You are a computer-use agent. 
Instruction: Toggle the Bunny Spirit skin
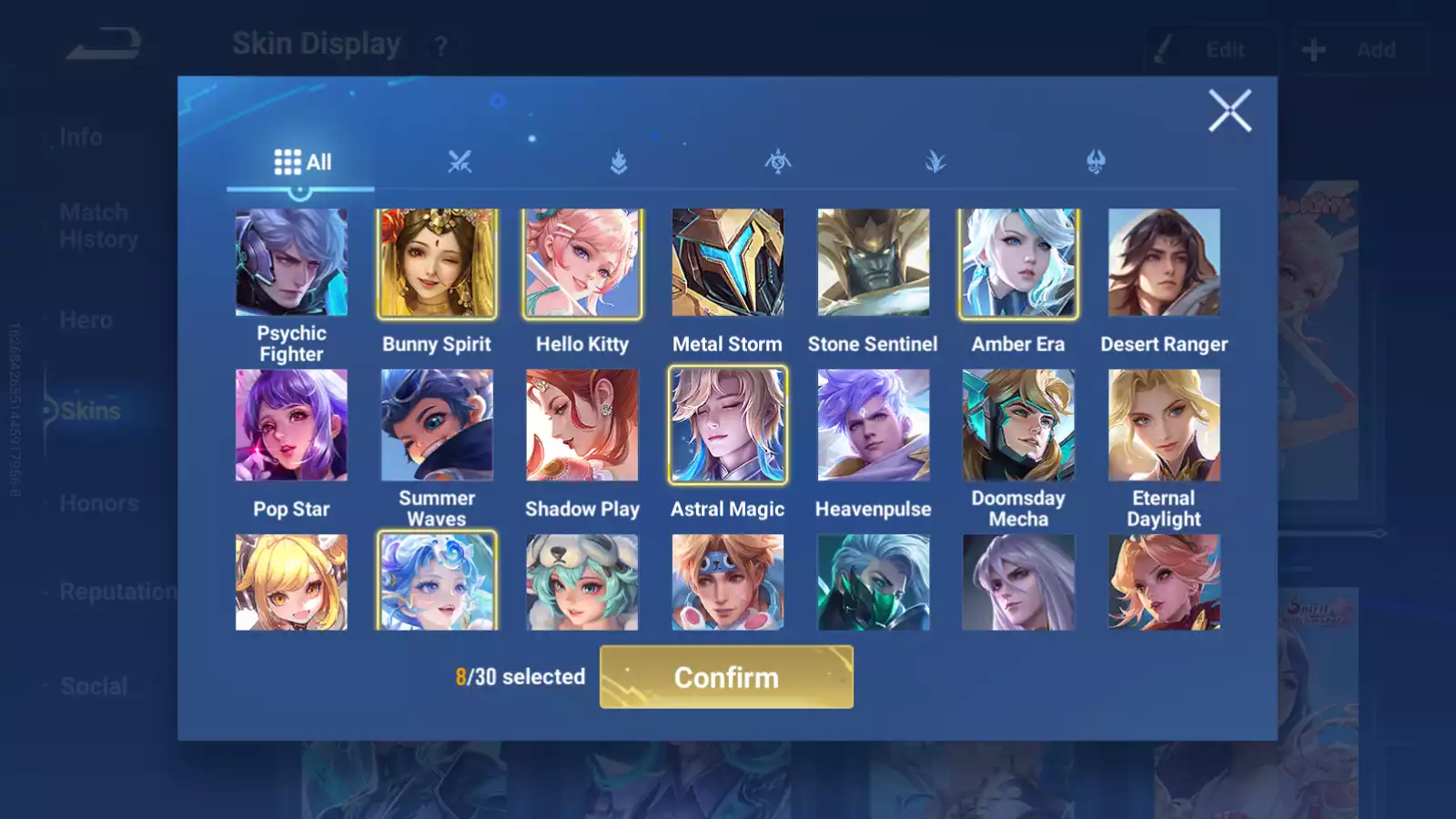(437, 262)
